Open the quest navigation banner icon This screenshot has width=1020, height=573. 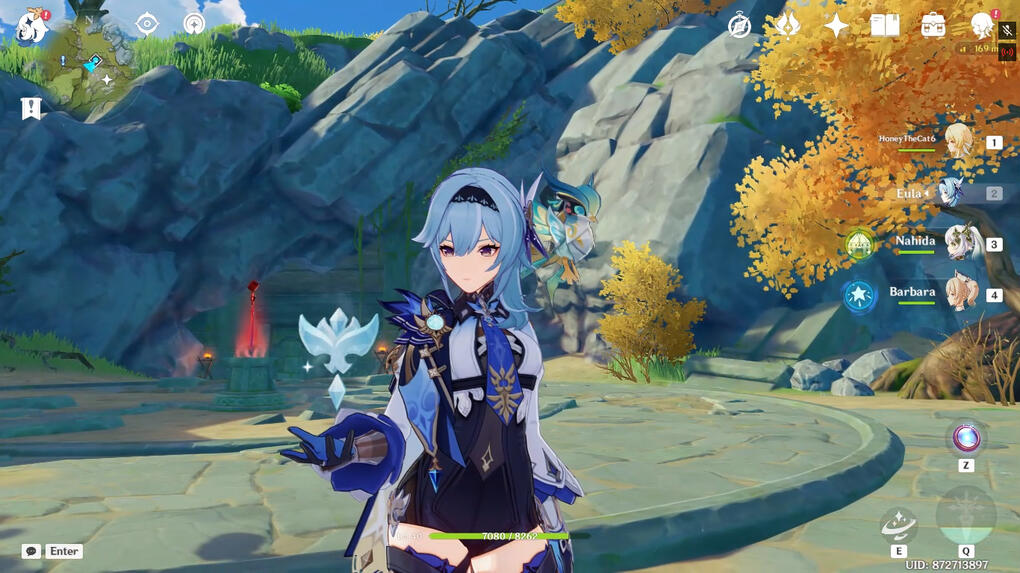point(31,108)
